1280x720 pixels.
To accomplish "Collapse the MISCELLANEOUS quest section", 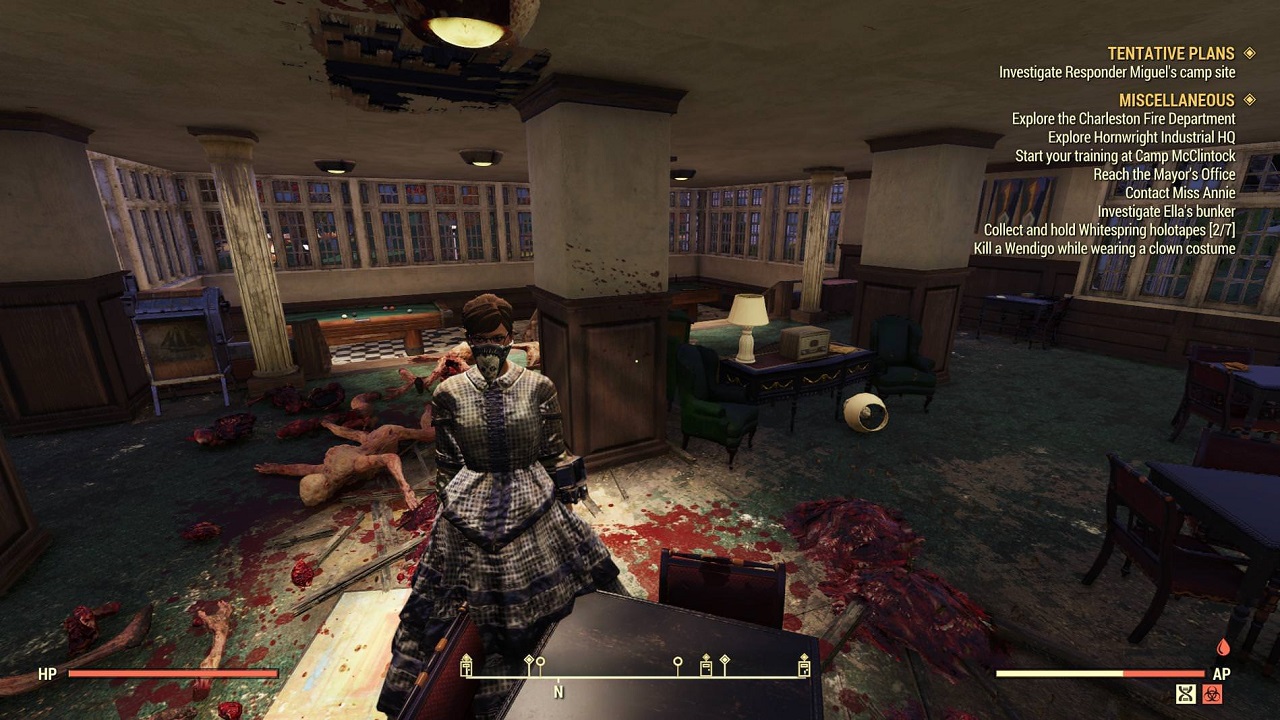I will [x=1177, y=100].
